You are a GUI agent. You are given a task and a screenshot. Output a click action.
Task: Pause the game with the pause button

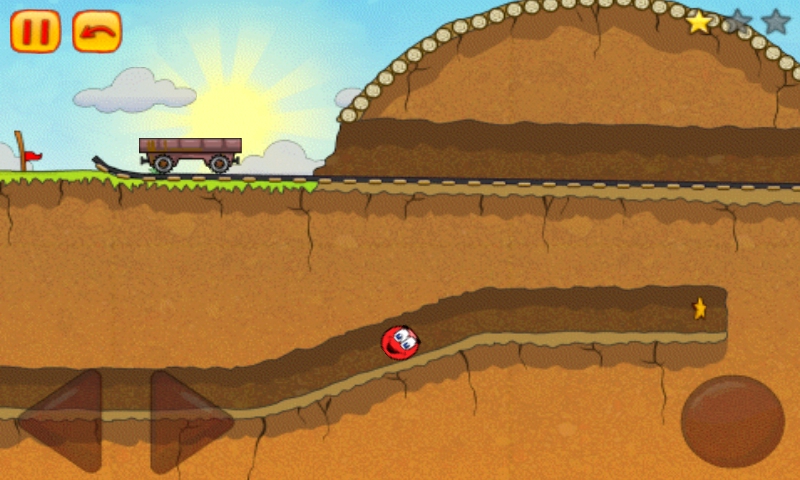click(35, 31)
